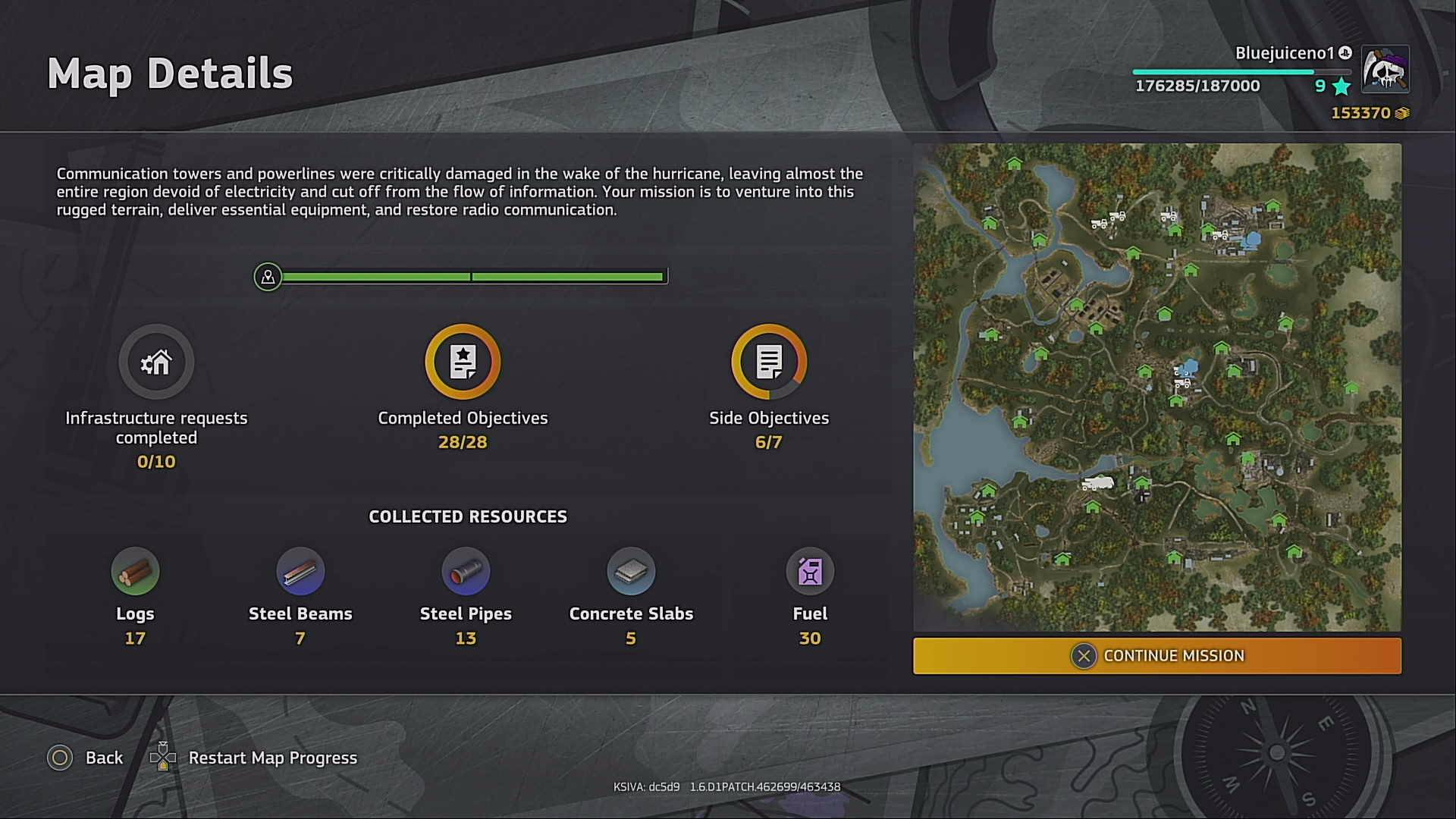Select the Steel Pipes icon
This screenshot has height=819, width=1456.
tap(466, 571)
